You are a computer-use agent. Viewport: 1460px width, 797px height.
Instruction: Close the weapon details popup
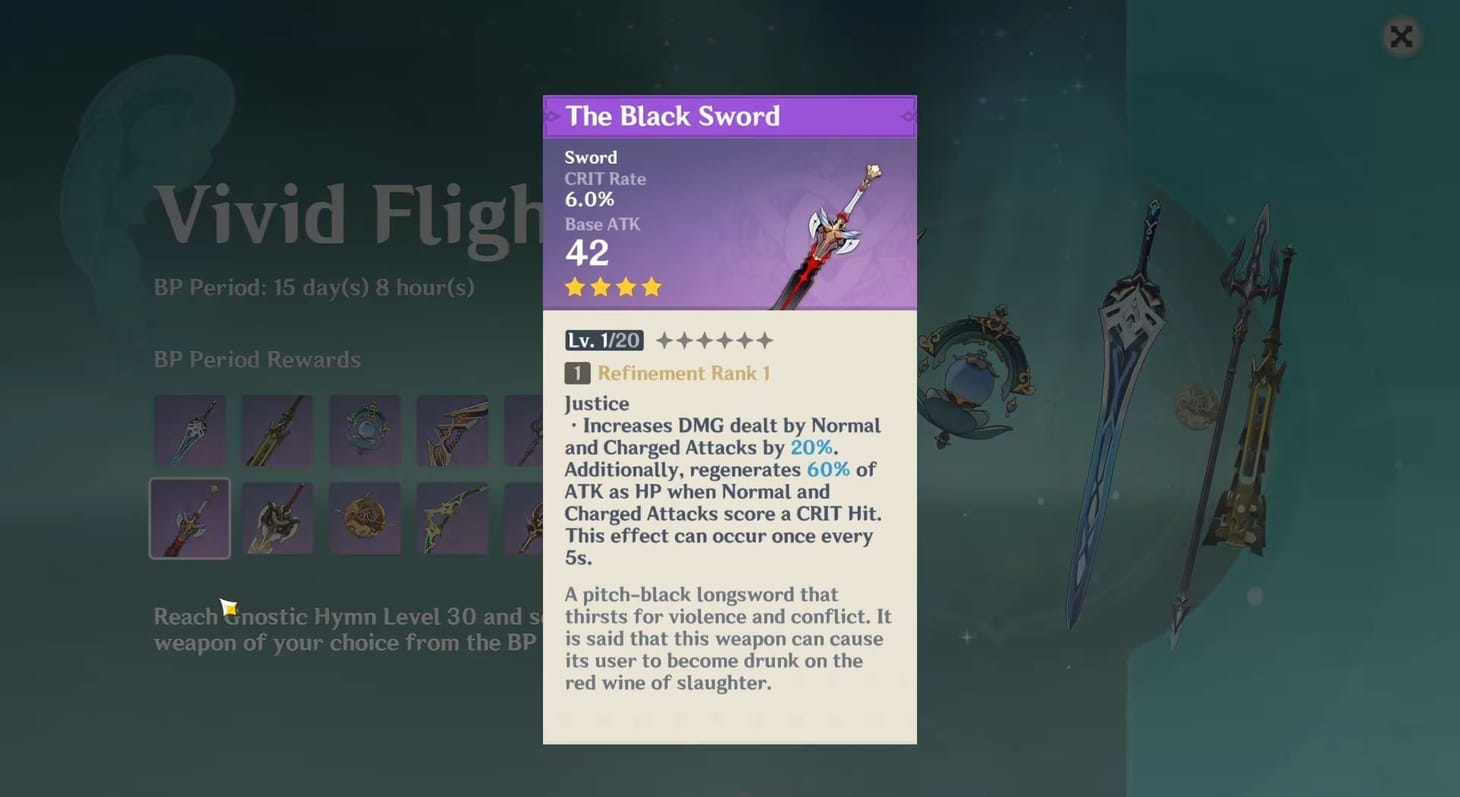(x=1400, y=36)
